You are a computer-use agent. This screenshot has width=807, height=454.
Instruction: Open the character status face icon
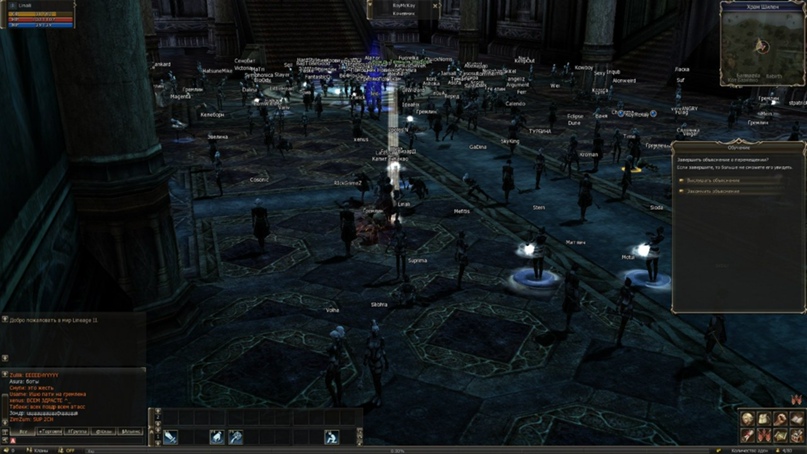[x=748, y=418]
